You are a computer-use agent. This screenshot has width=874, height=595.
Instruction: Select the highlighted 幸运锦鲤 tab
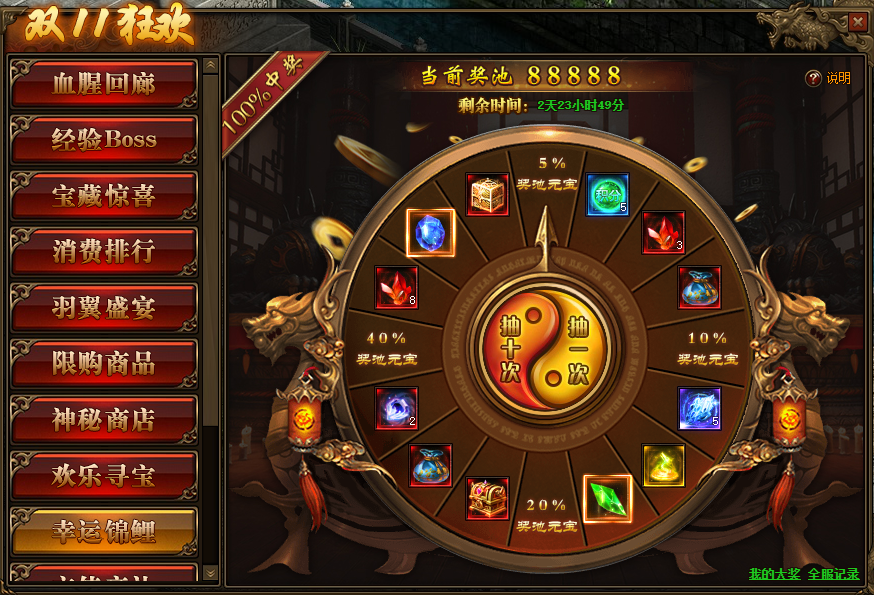pyautogui.click(x=104, y=532)
